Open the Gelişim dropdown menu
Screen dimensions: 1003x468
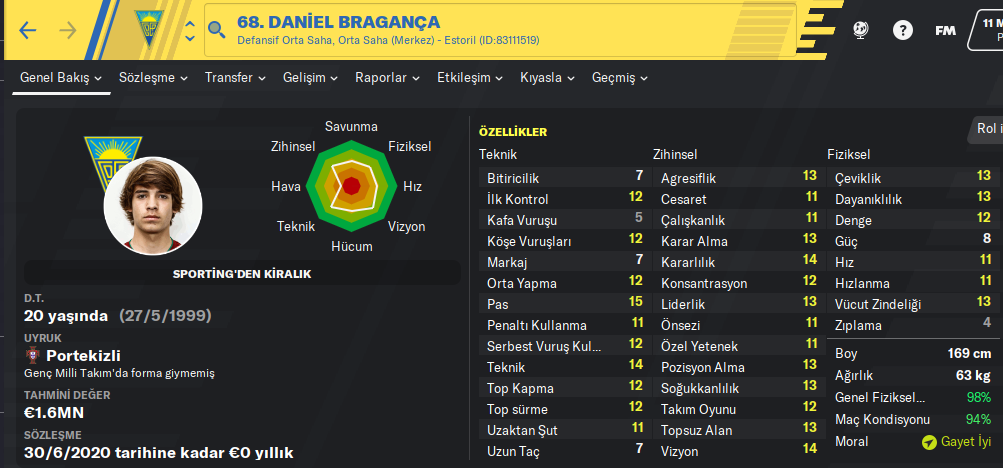pos(310,78)
